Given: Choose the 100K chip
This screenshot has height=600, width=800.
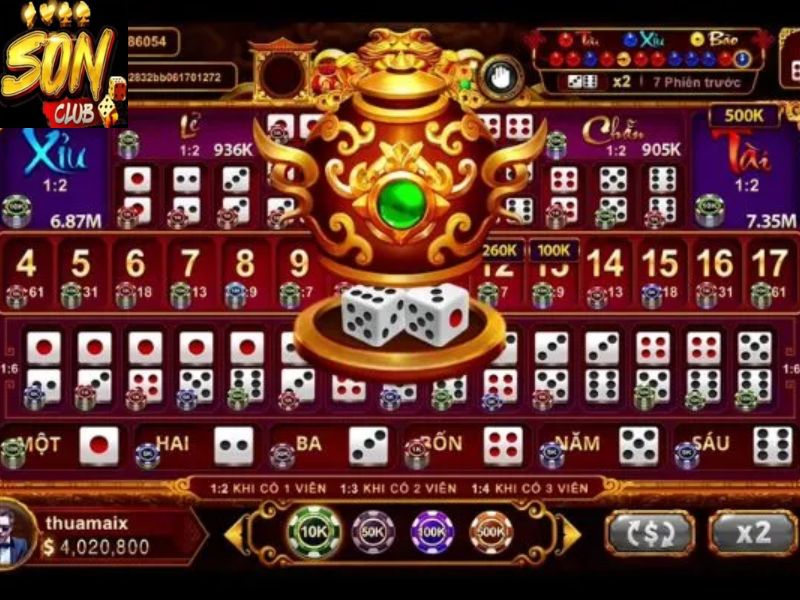Looking at the screenshot, I should pyautogui.click(x=433, y=532).
